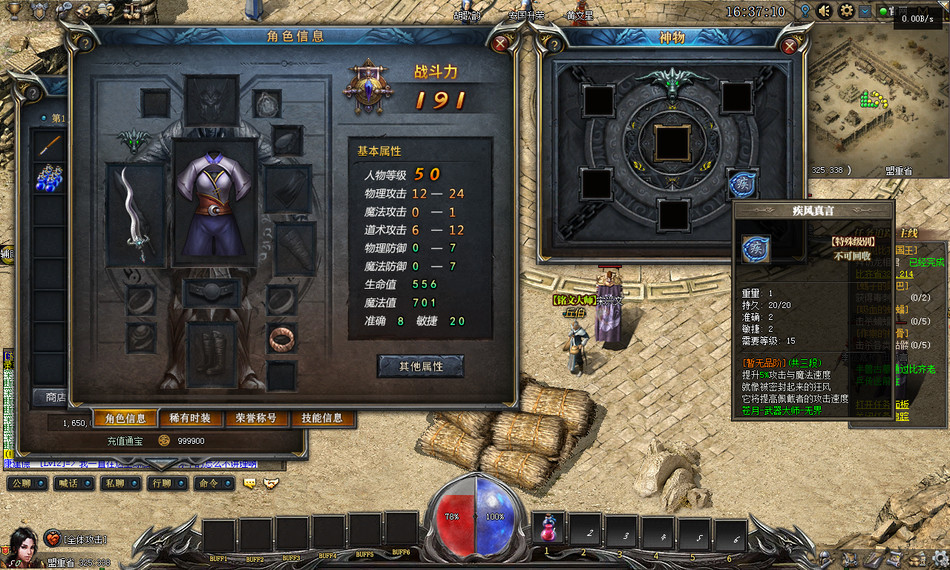Click the 其他属性 button
The image size is (950, 570).
tap(420, 366)
